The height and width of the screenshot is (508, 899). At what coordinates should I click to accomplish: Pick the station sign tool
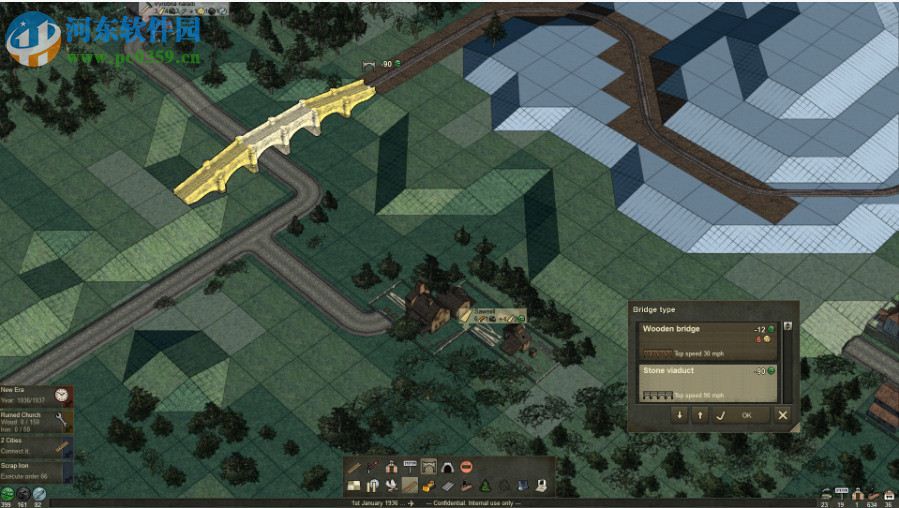pyautogui.click(x=410, y=467)
